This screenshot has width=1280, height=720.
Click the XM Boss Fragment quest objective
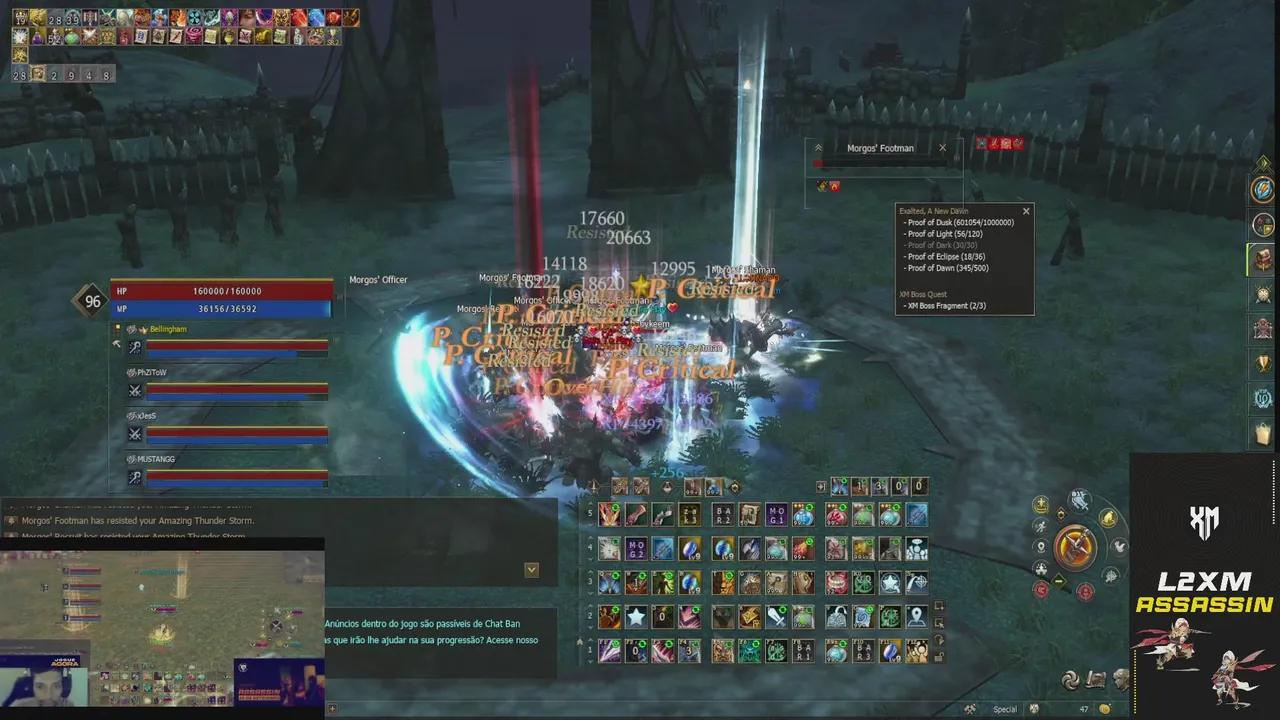[945, 305]
